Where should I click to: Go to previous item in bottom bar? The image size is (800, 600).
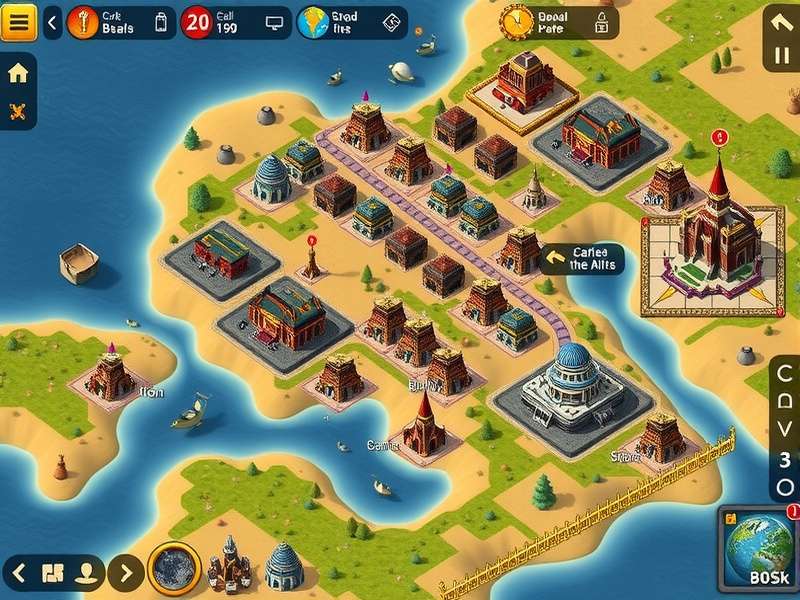point(18,573)
